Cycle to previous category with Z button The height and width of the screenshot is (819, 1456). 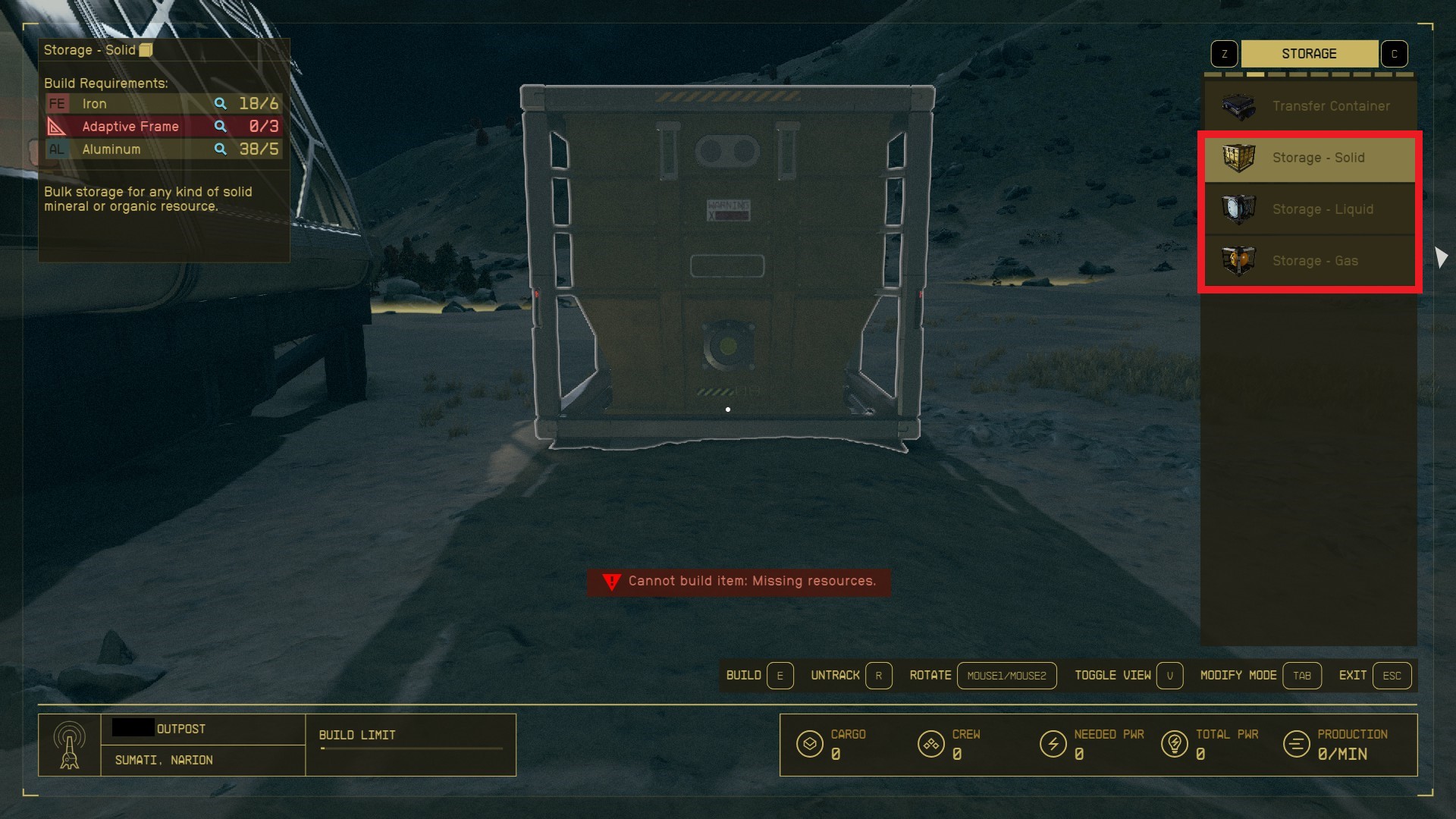tap(1224, 53)
